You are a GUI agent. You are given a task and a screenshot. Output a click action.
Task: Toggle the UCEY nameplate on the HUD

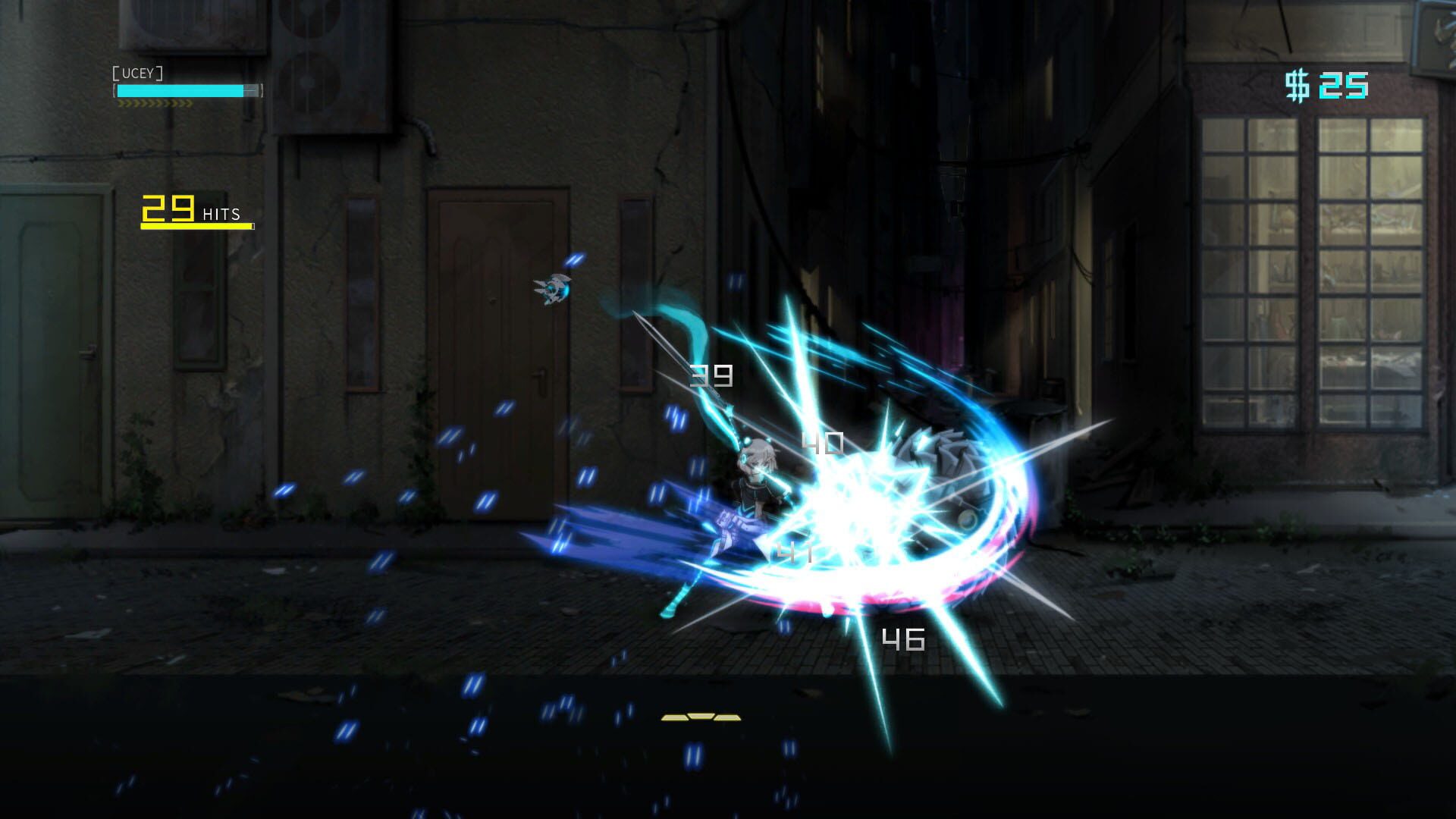(139, 74)
